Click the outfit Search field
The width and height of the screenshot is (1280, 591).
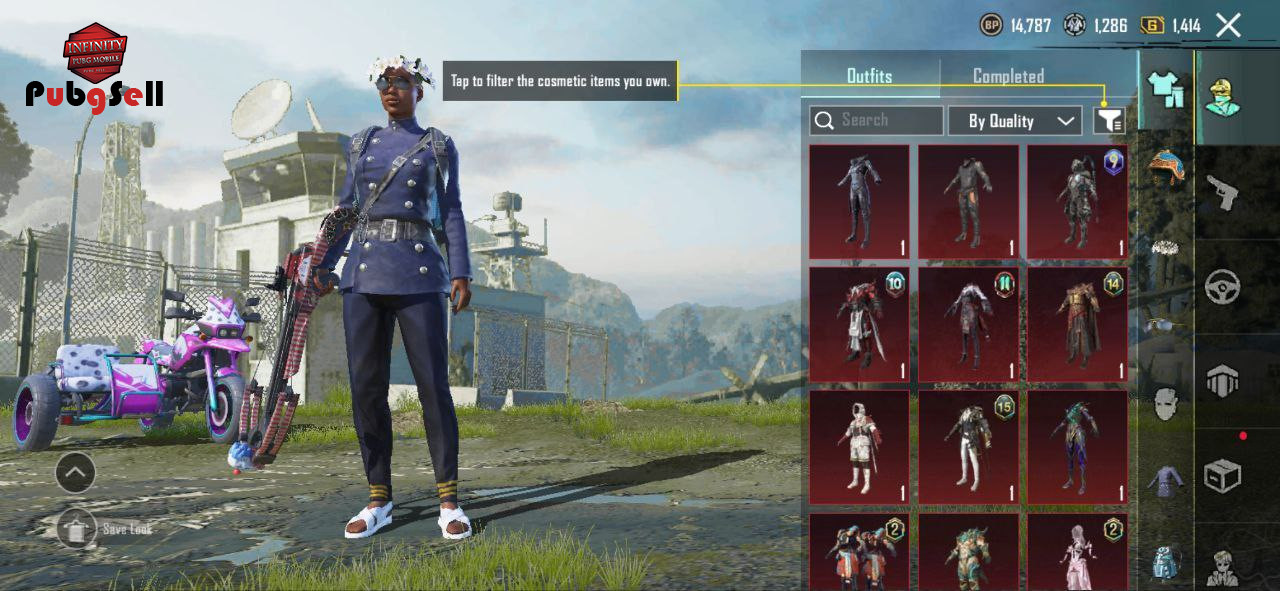(x=877, y=121)
